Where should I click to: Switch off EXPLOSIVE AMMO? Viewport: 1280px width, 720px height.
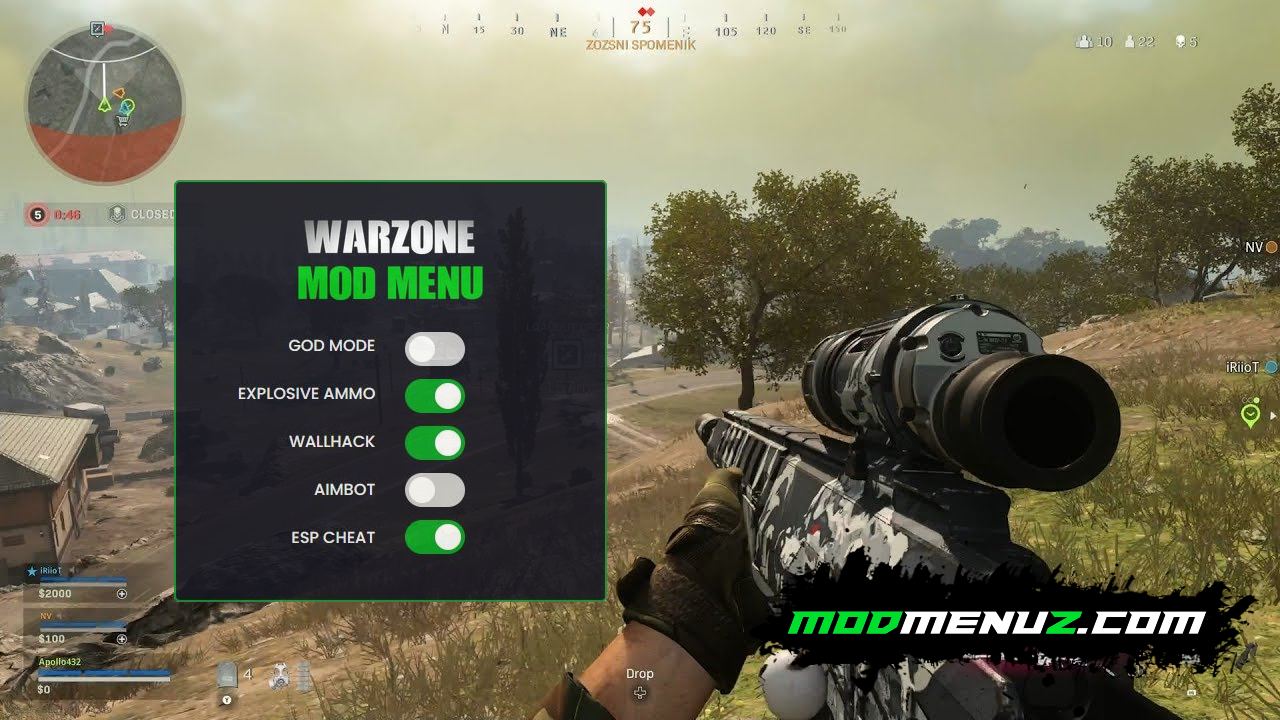click(435, 395)
